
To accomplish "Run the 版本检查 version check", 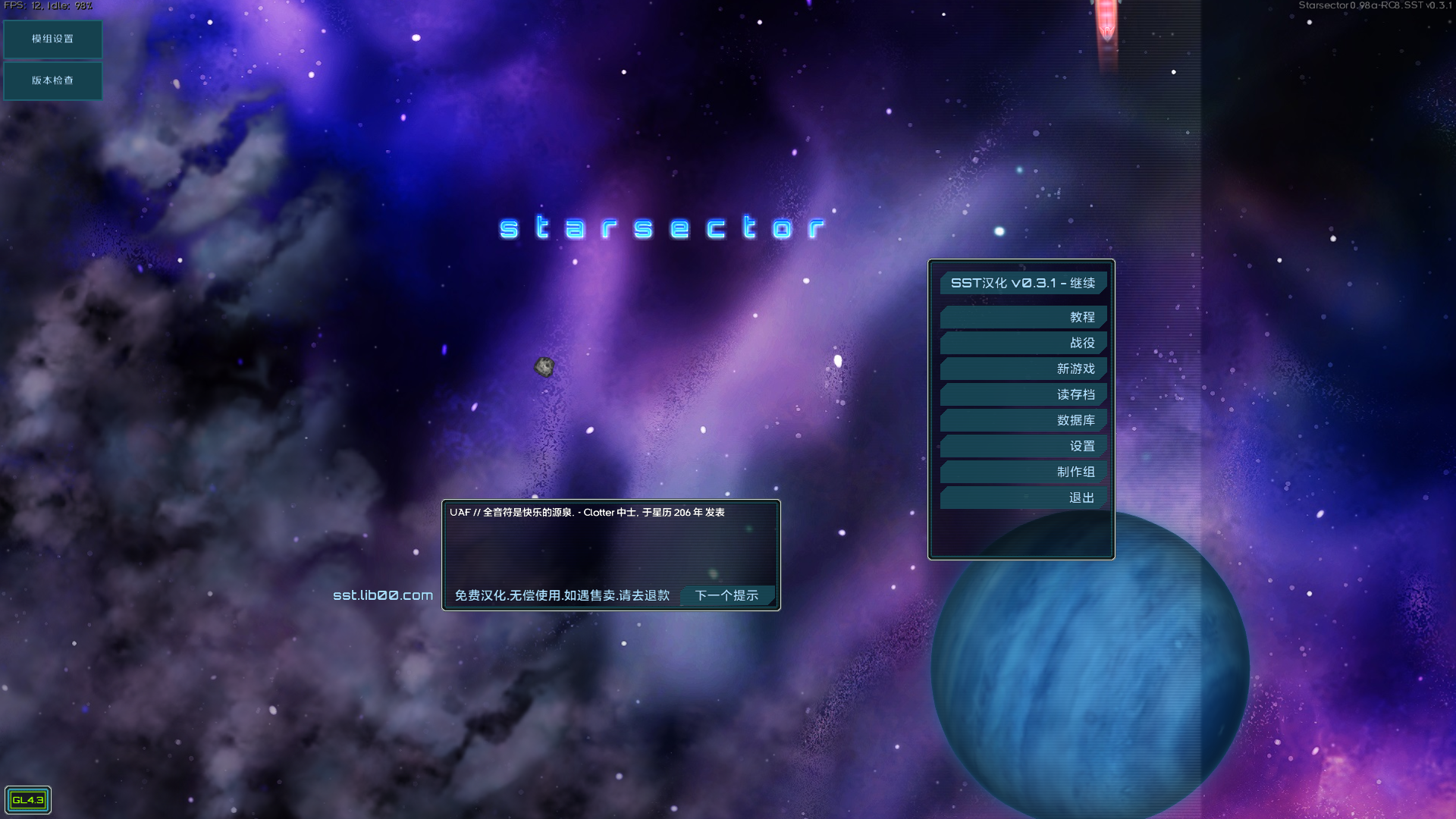I will [52, 80].
